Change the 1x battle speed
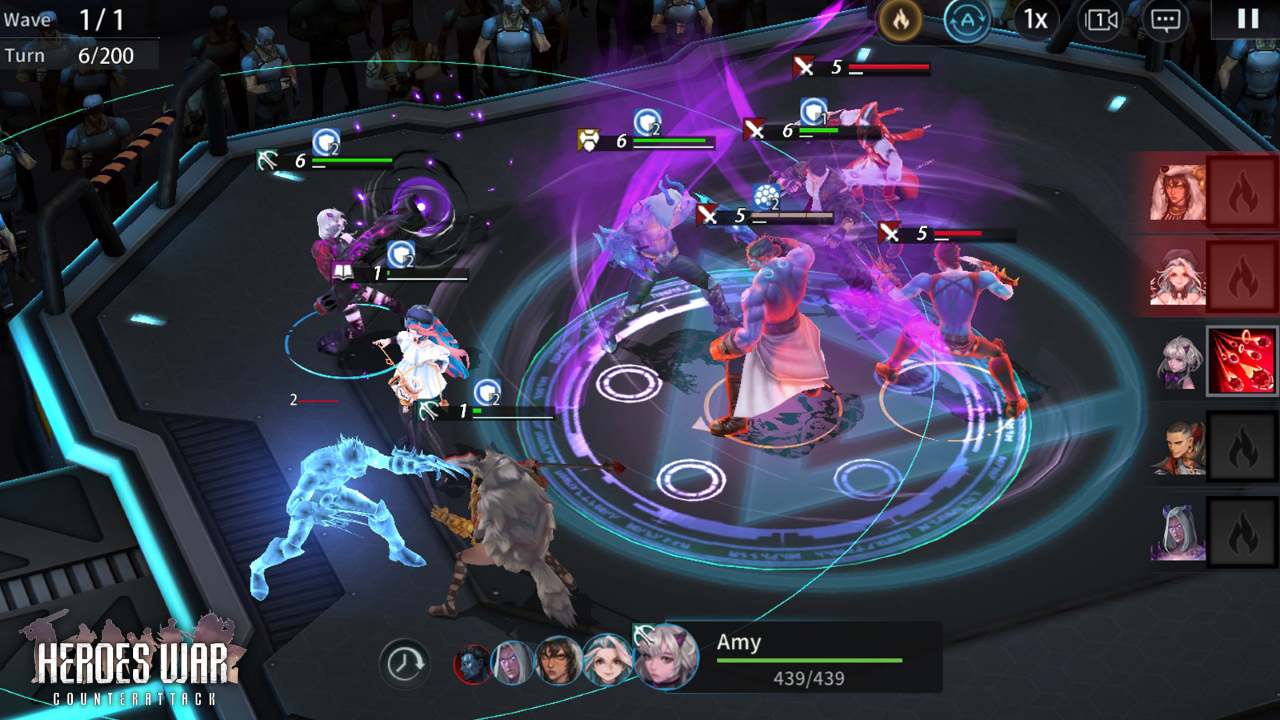 pyautogui.click(x=1035, y=20)
